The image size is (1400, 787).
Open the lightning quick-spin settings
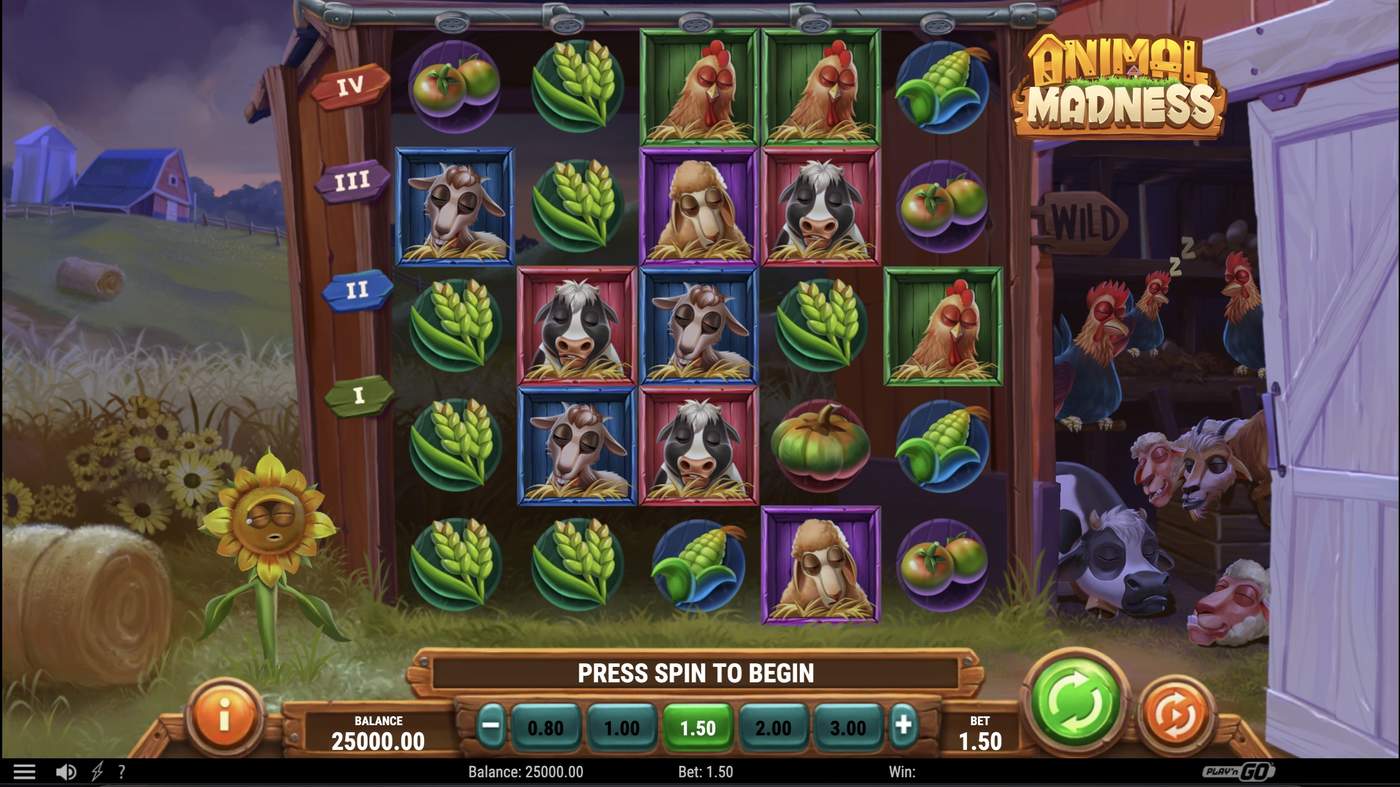pos(95,770)
